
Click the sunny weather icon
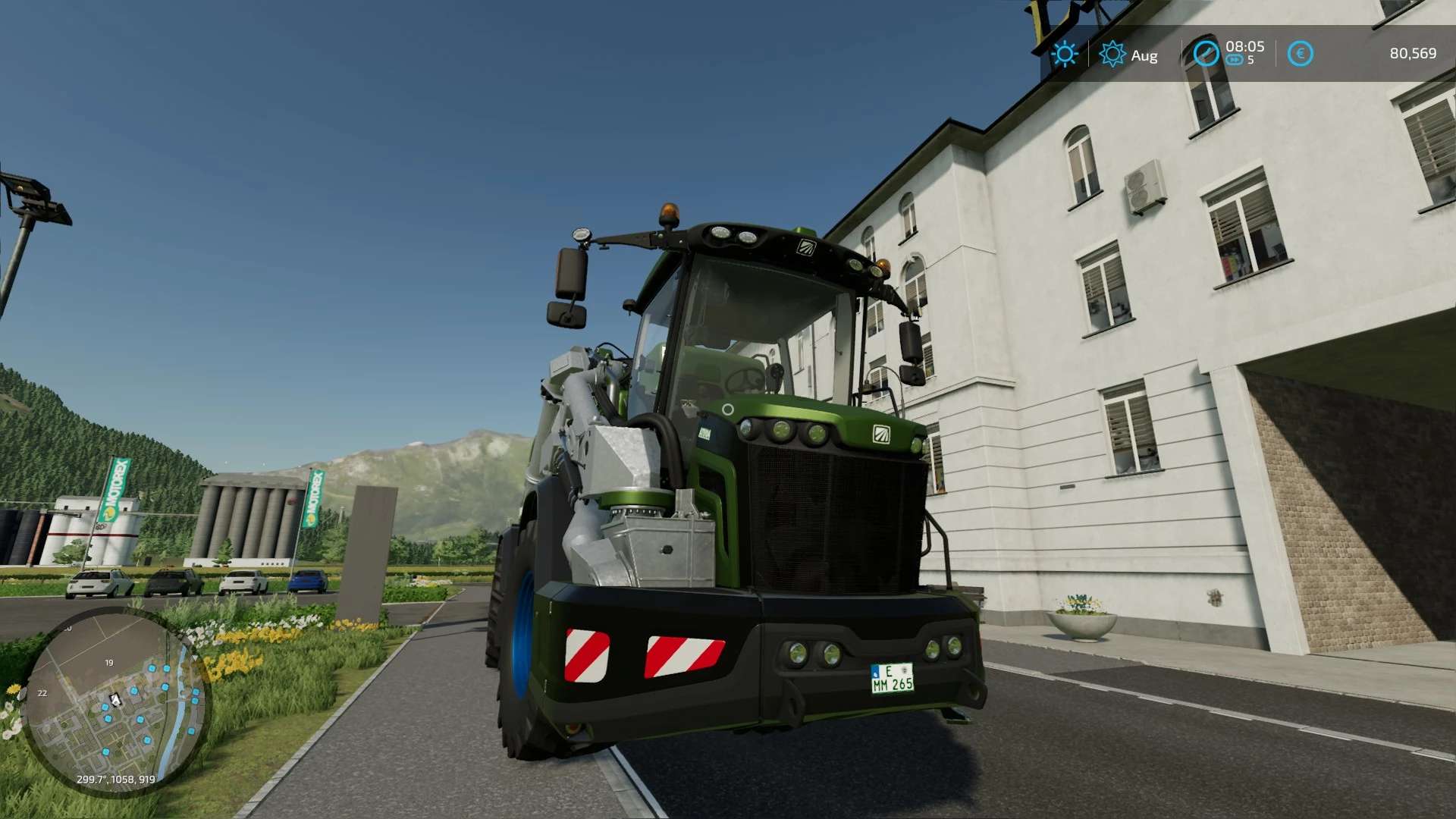coord(1065,54)
